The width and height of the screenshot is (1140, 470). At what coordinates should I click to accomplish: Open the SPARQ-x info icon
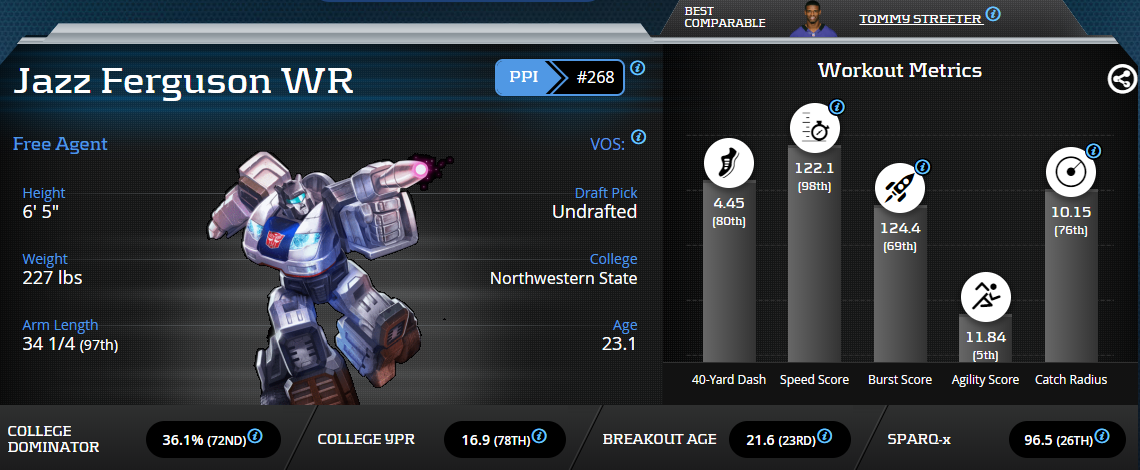click(1101, 437)
